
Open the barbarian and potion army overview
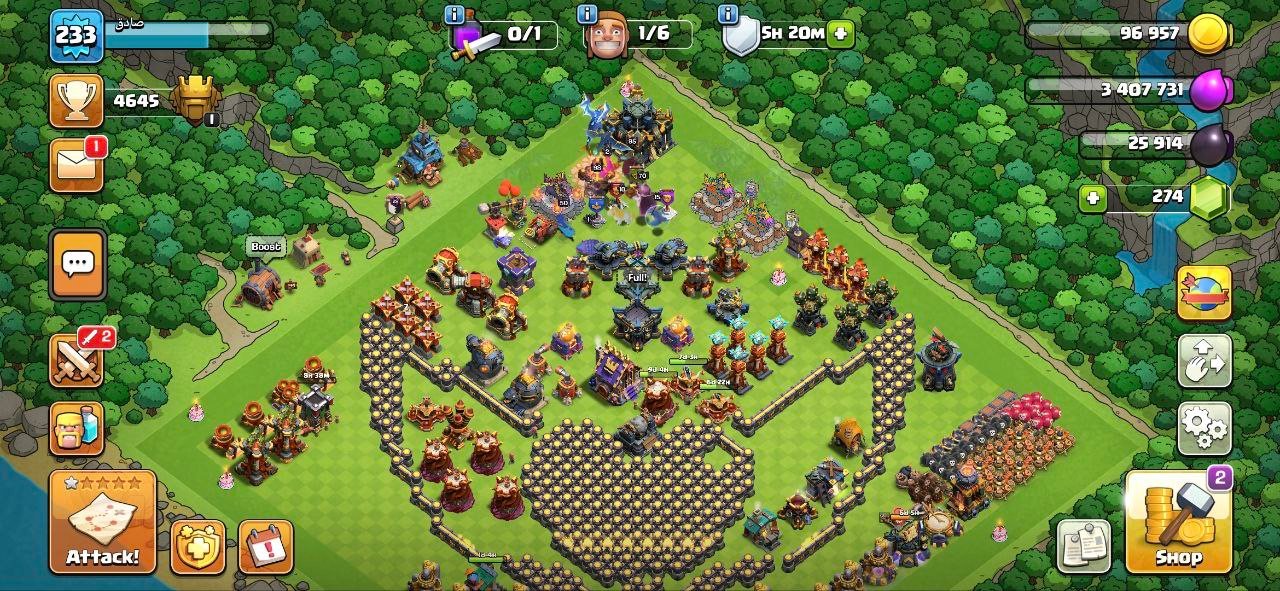point(77,429)
